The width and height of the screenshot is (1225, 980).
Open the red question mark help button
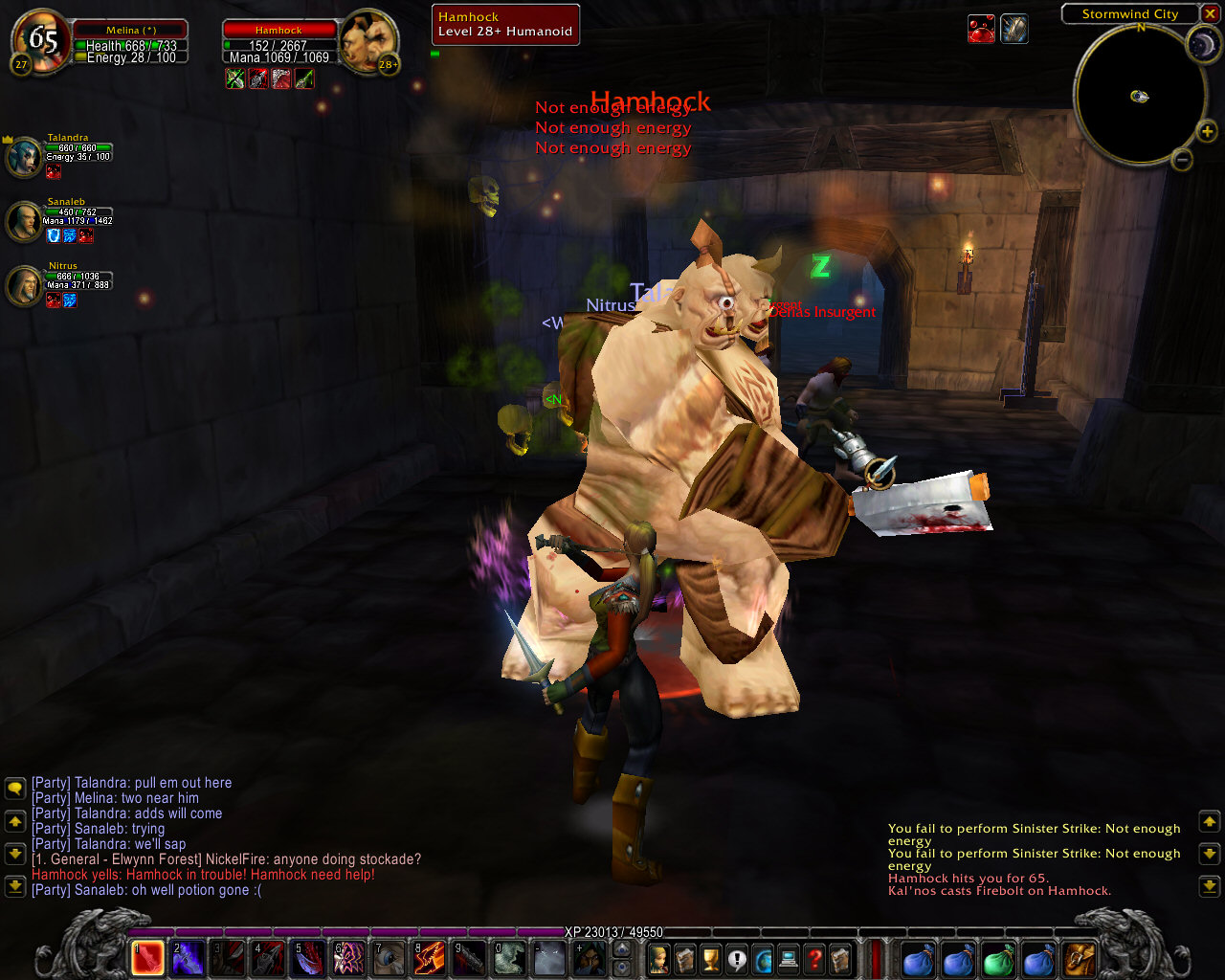pos(814,958)
